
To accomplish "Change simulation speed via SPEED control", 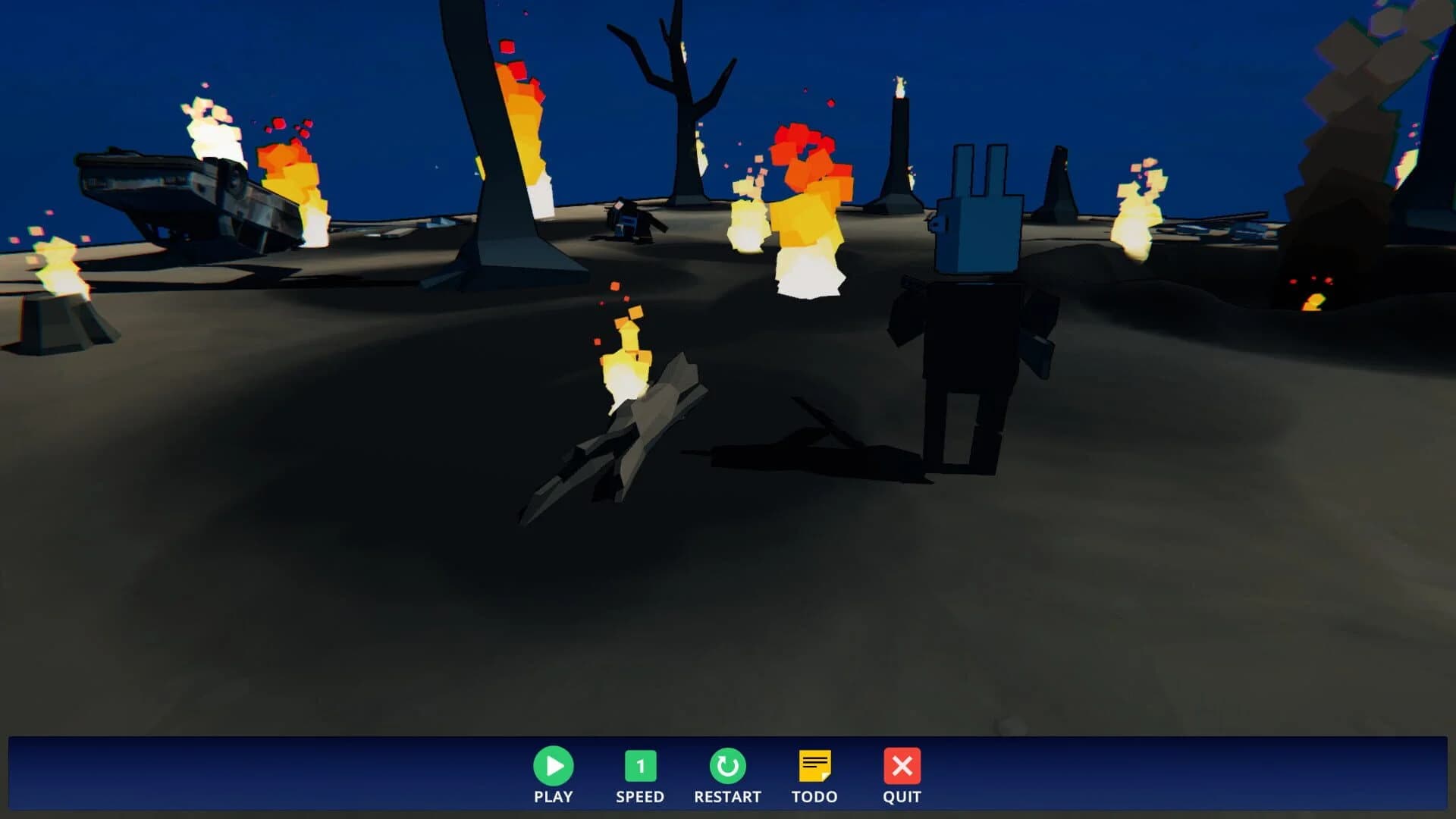I will (641, 797).
